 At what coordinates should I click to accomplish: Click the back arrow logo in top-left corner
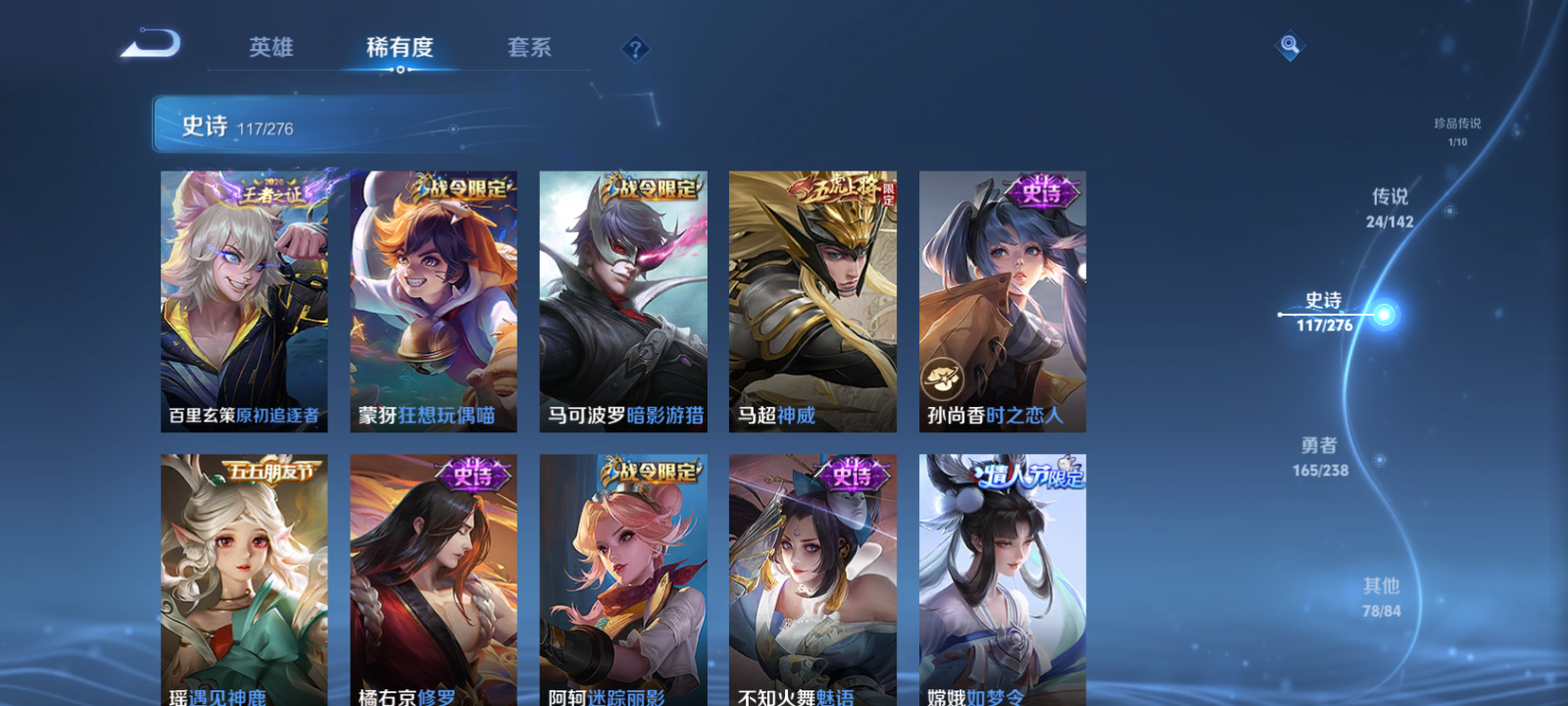[x=152, y=44]
